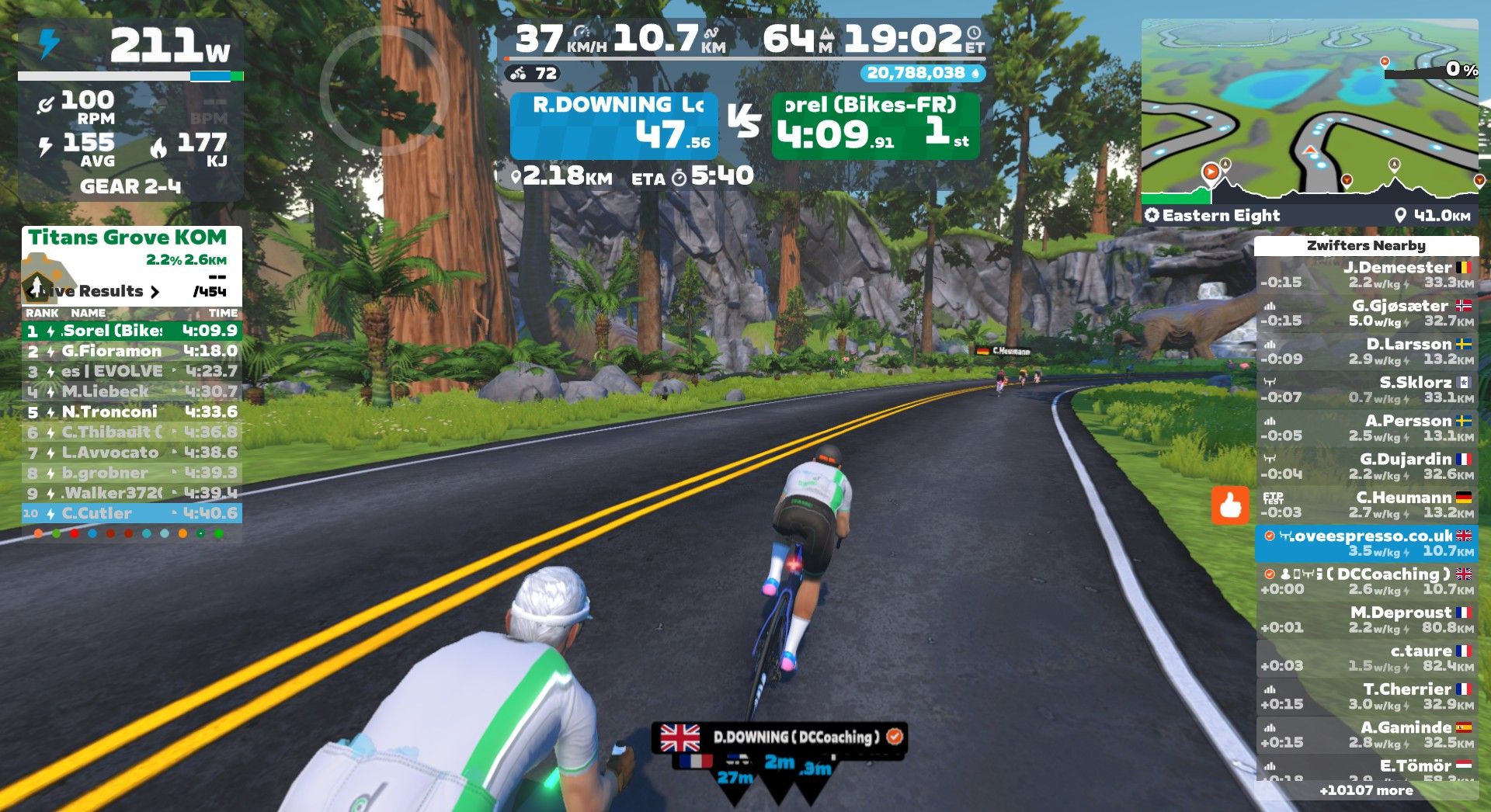
Task: Pick A.Persson from the nearby riders
Action: point(1367,428)
